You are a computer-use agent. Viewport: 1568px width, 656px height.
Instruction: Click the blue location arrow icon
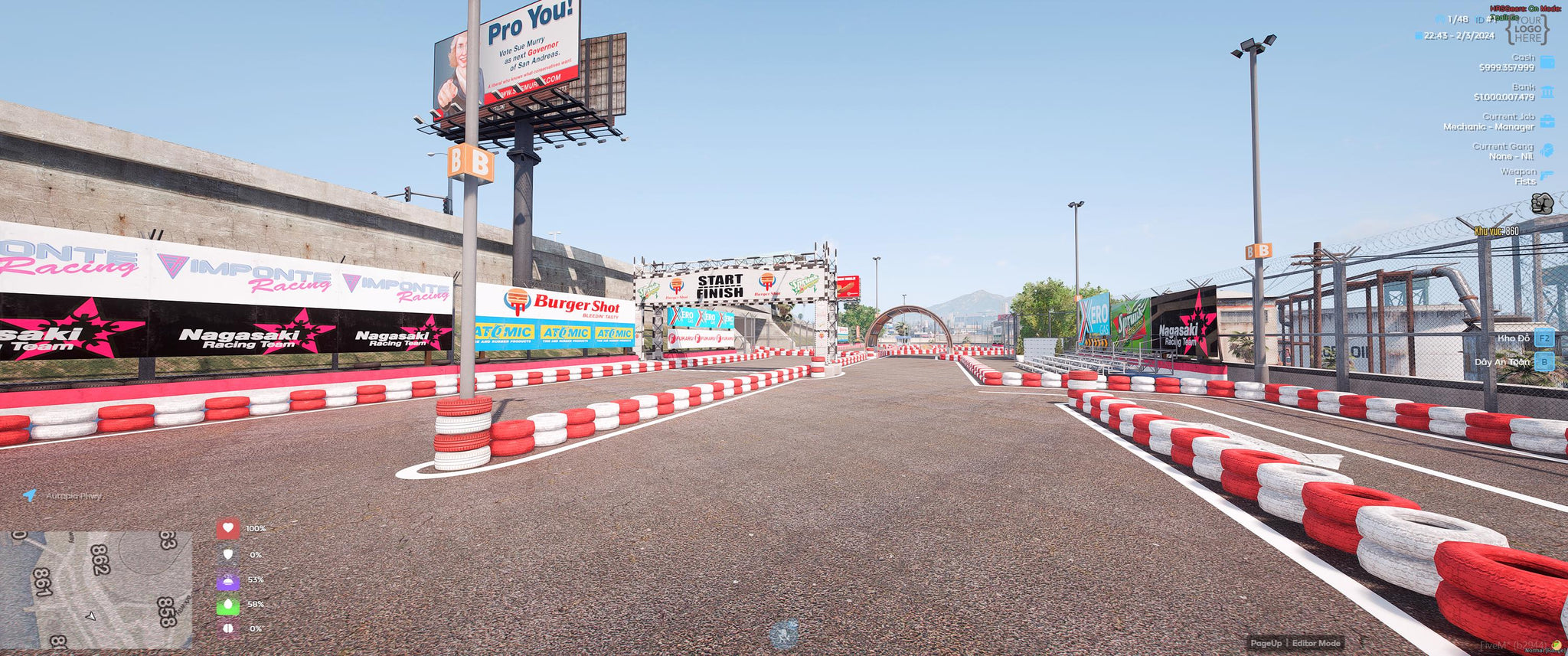[30, 495]
